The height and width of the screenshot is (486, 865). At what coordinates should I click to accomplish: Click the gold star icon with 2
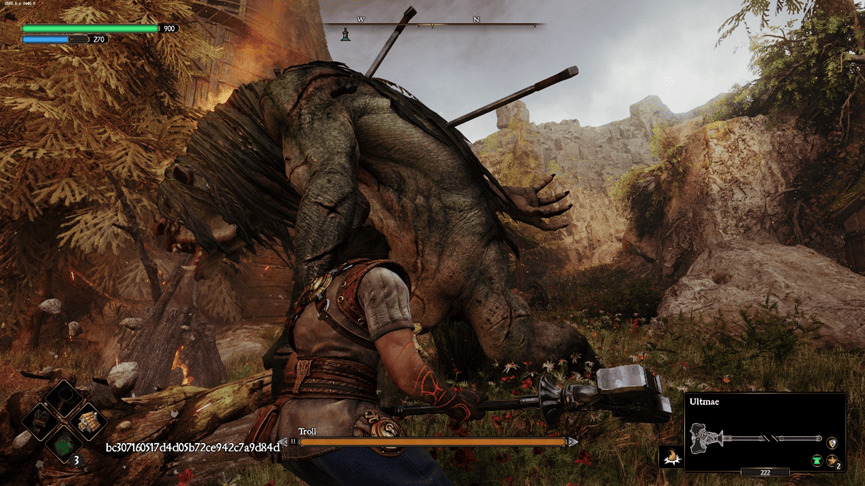(831, 460)
